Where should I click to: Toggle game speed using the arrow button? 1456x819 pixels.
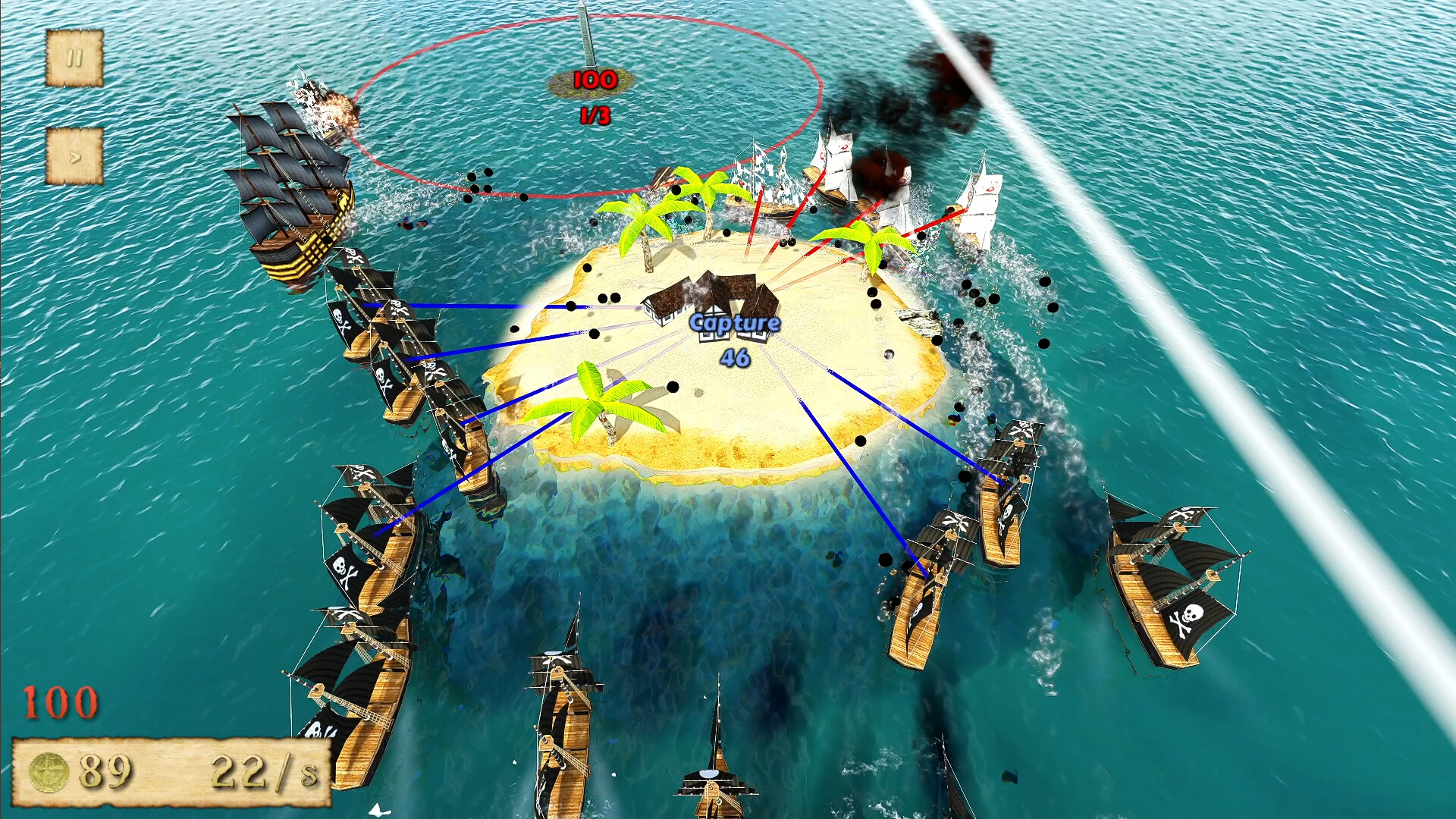pos(74,157)
